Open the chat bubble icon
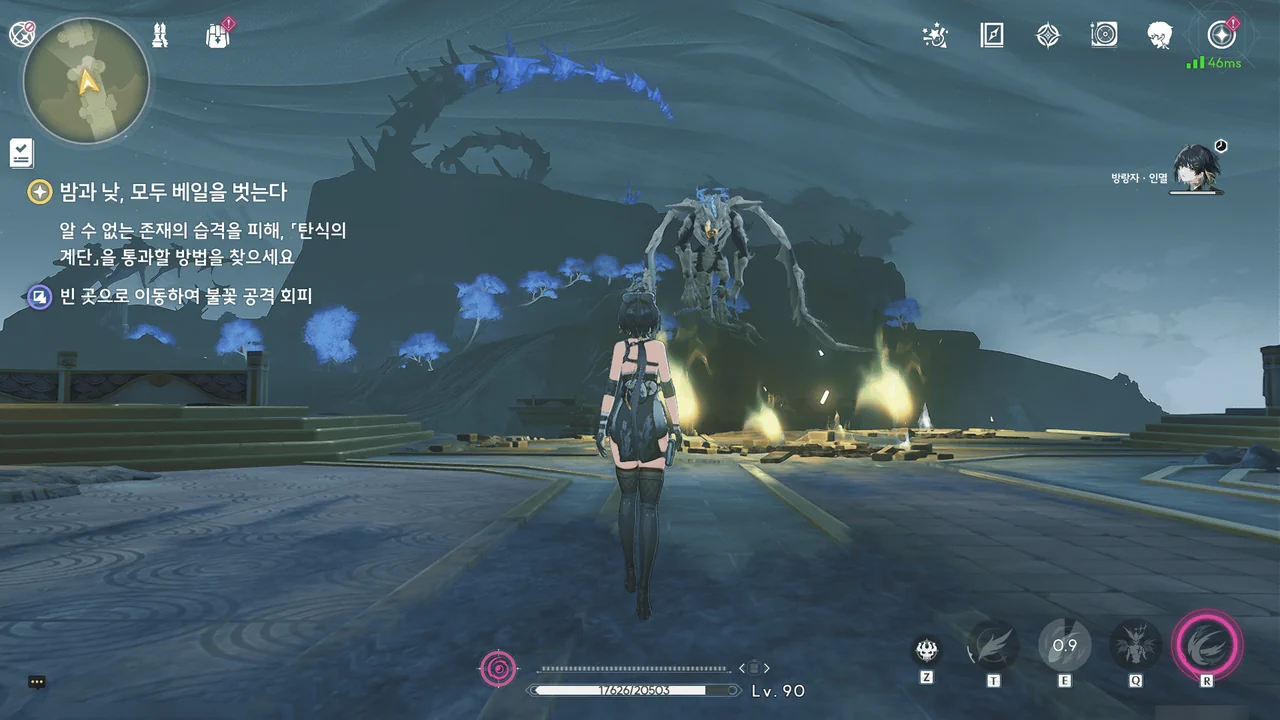Screen dimensions: 1280x720 [x=37, y=682]
